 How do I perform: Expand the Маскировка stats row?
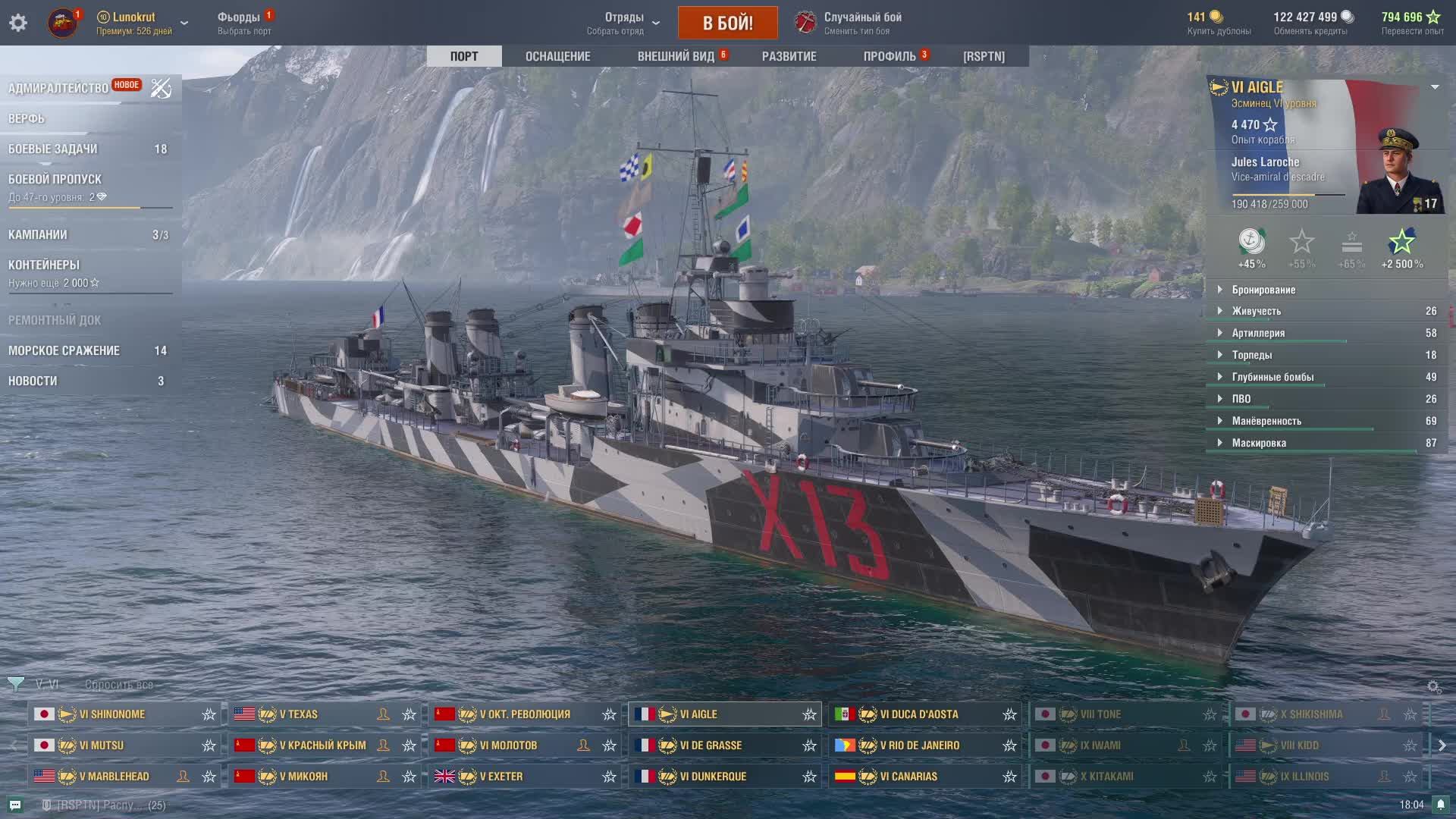point(1259,443)
